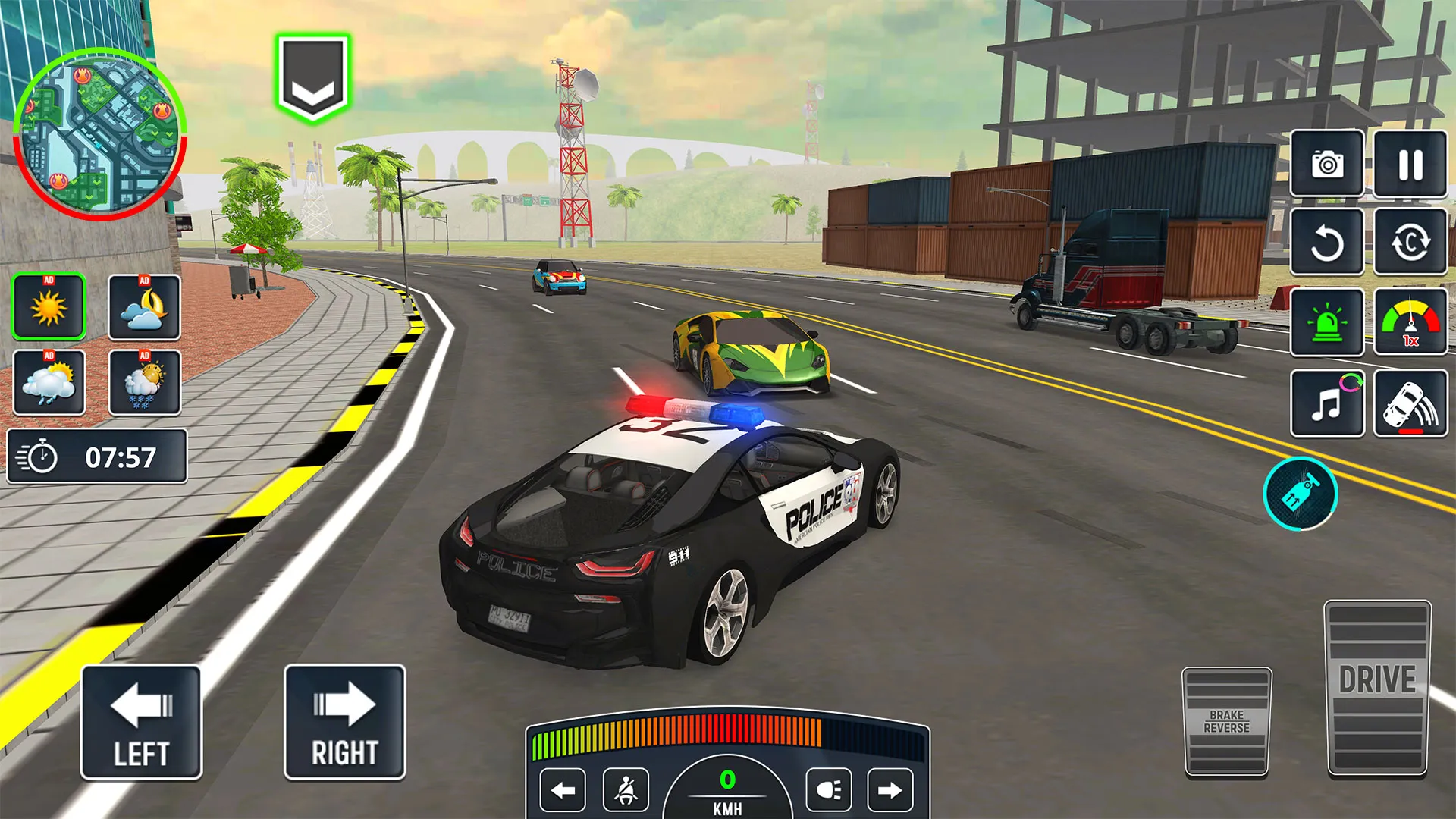Image resolution: width=1456 pixels, height=819 pixels.
Task: Activate the right turn indicator
Action: pyautogui.click(x=890, y=791)
